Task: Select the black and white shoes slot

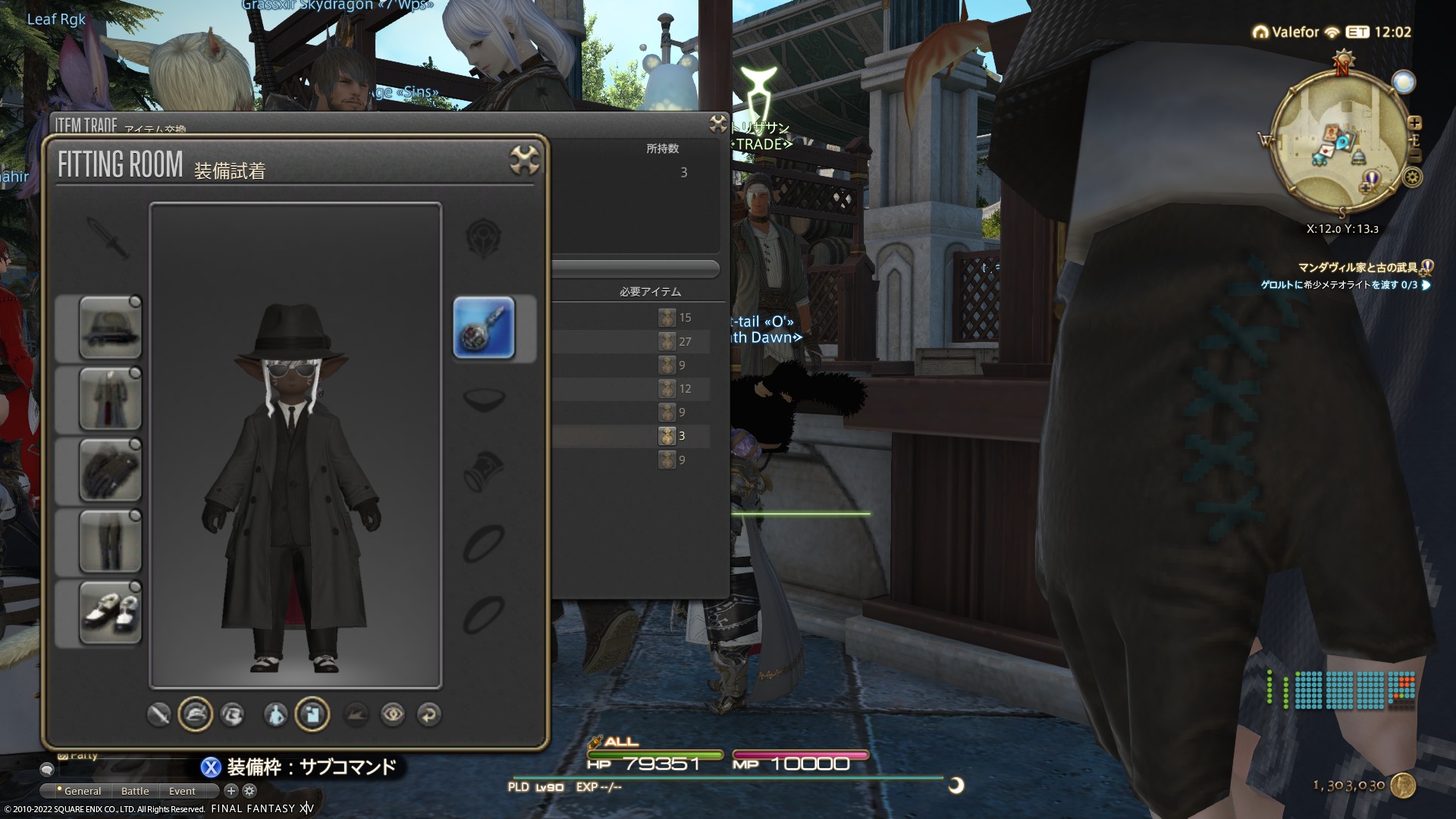Action: pos(110,612)
